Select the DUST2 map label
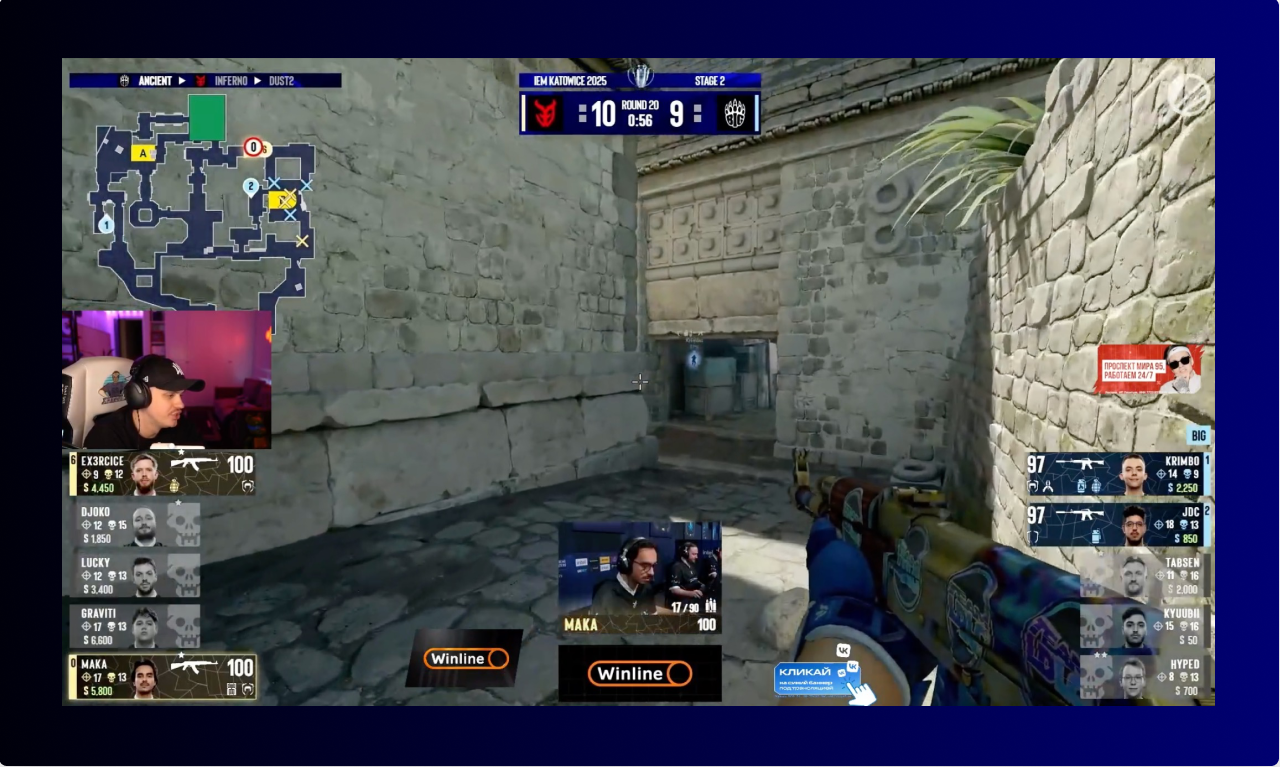This screenshot has width=1280, height=767. click(x=281, y=80)
